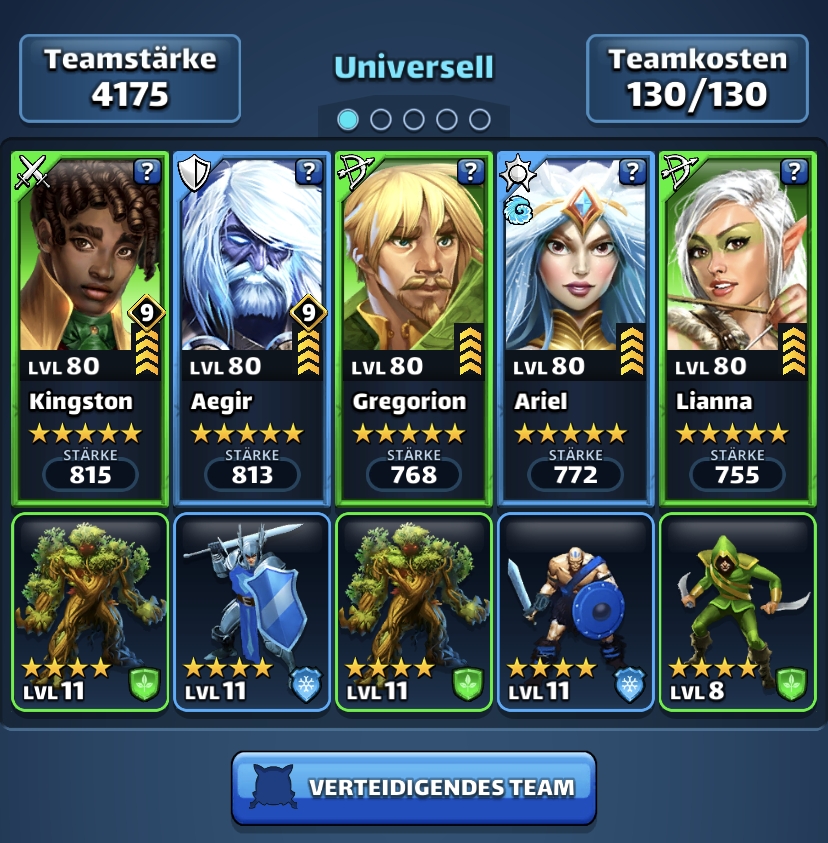Open the info question mark on Kingston
The width and height of the screenshot is (828, 843).
147,172
